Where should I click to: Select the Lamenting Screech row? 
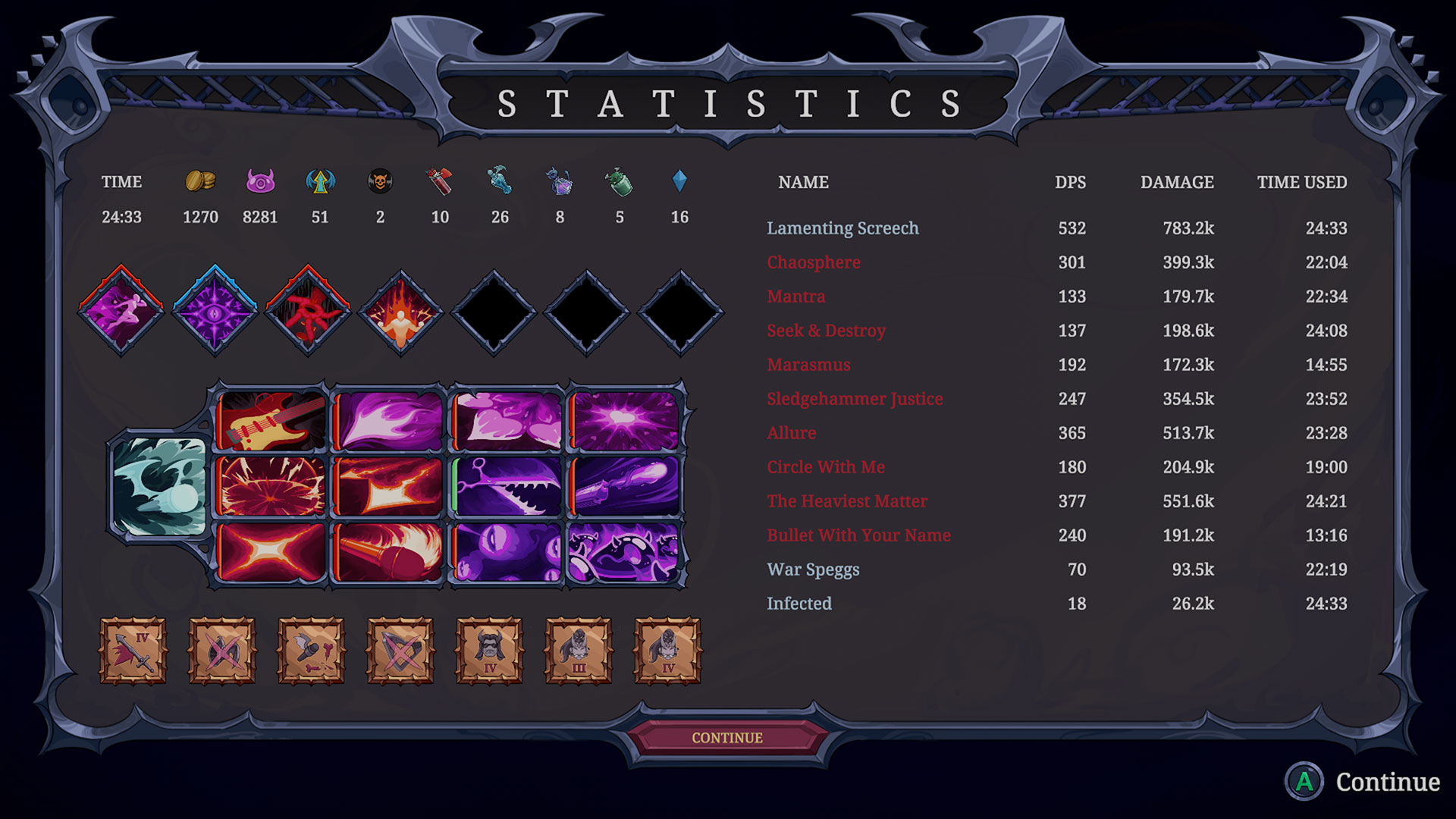tap(843, 228)
